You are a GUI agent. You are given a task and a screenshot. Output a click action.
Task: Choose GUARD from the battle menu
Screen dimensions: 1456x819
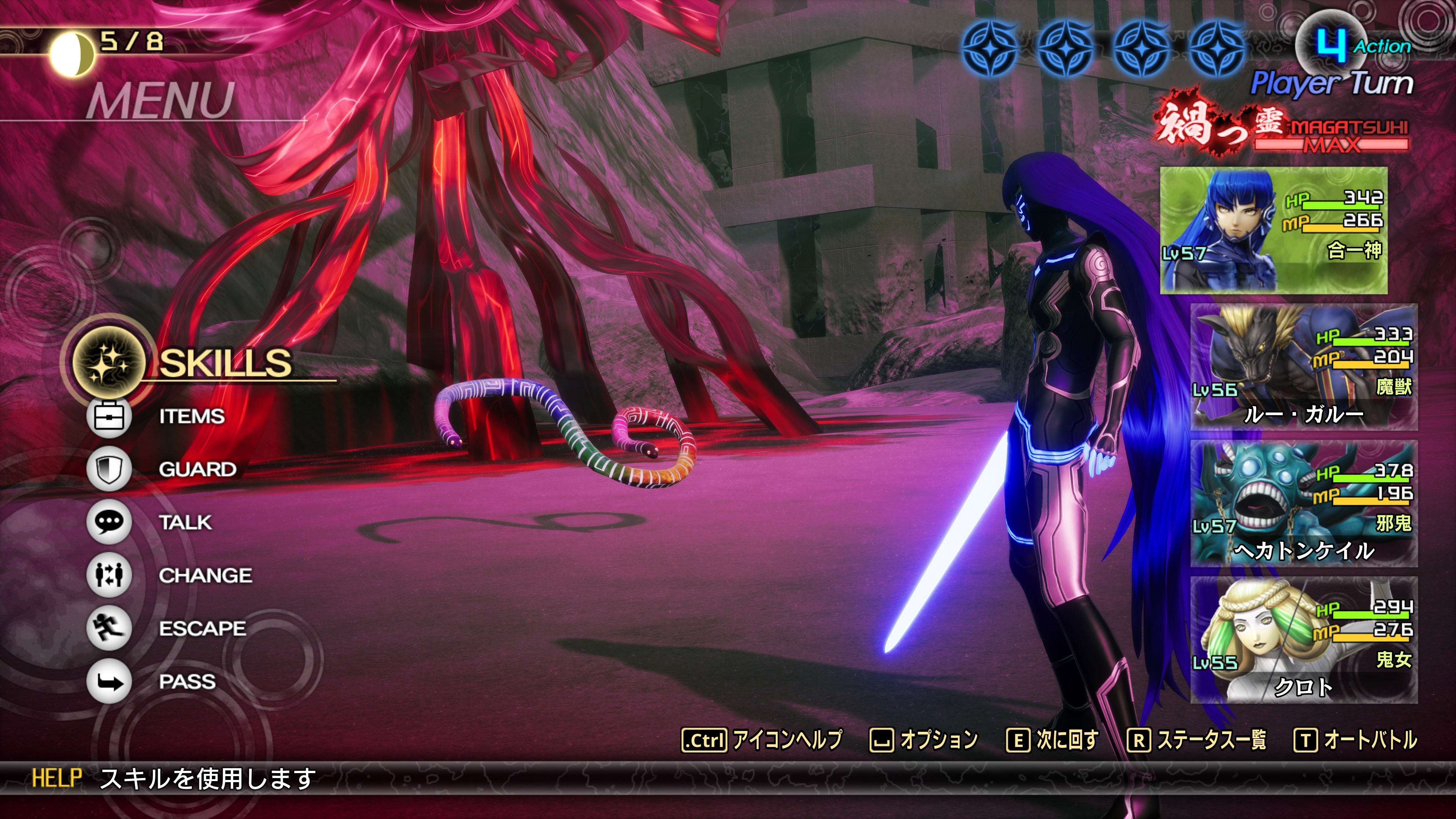pyautogui.click(x=197, y=469)
